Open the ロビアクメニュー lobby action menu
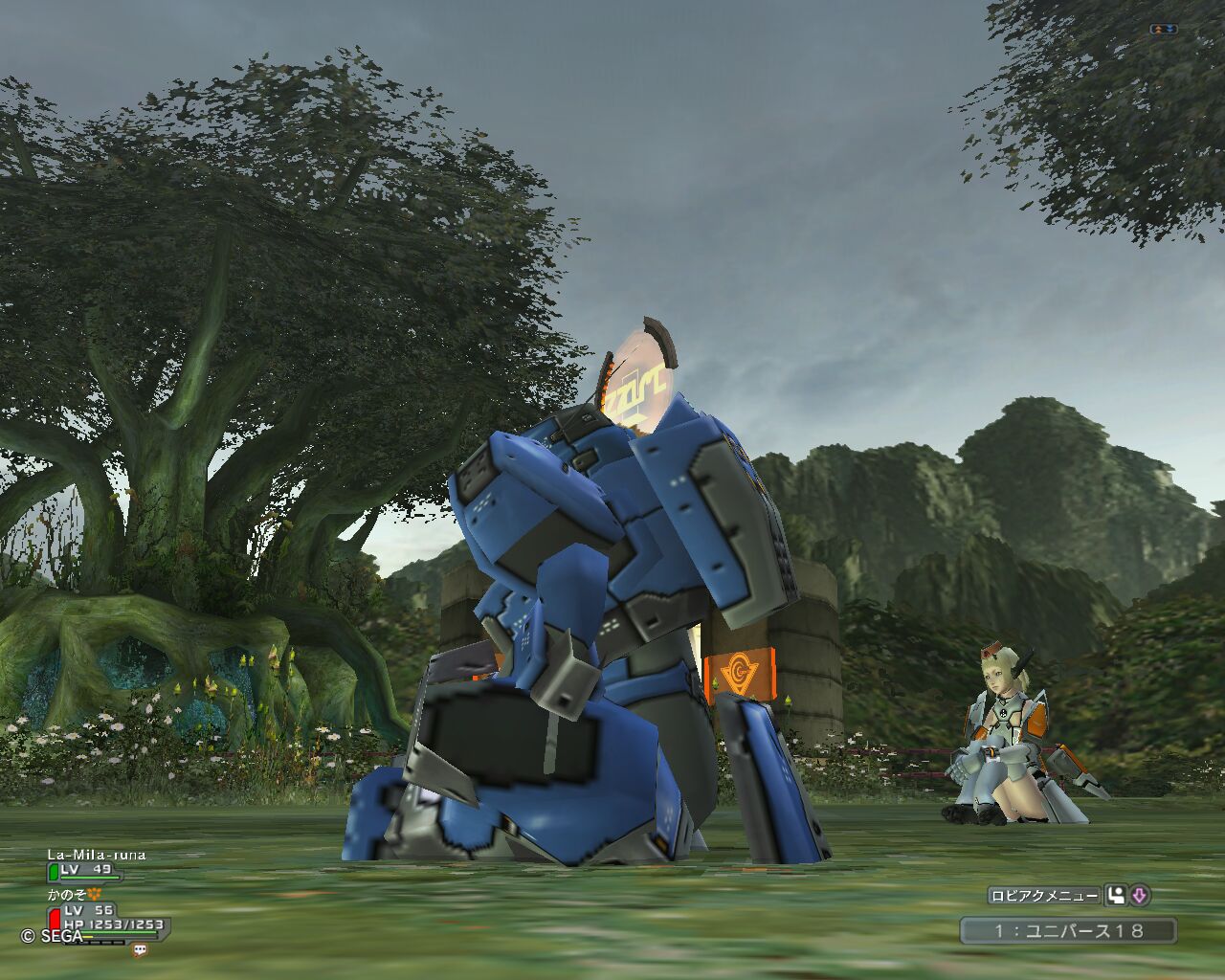1225x980 pixels. click(x=1044, y=896)
